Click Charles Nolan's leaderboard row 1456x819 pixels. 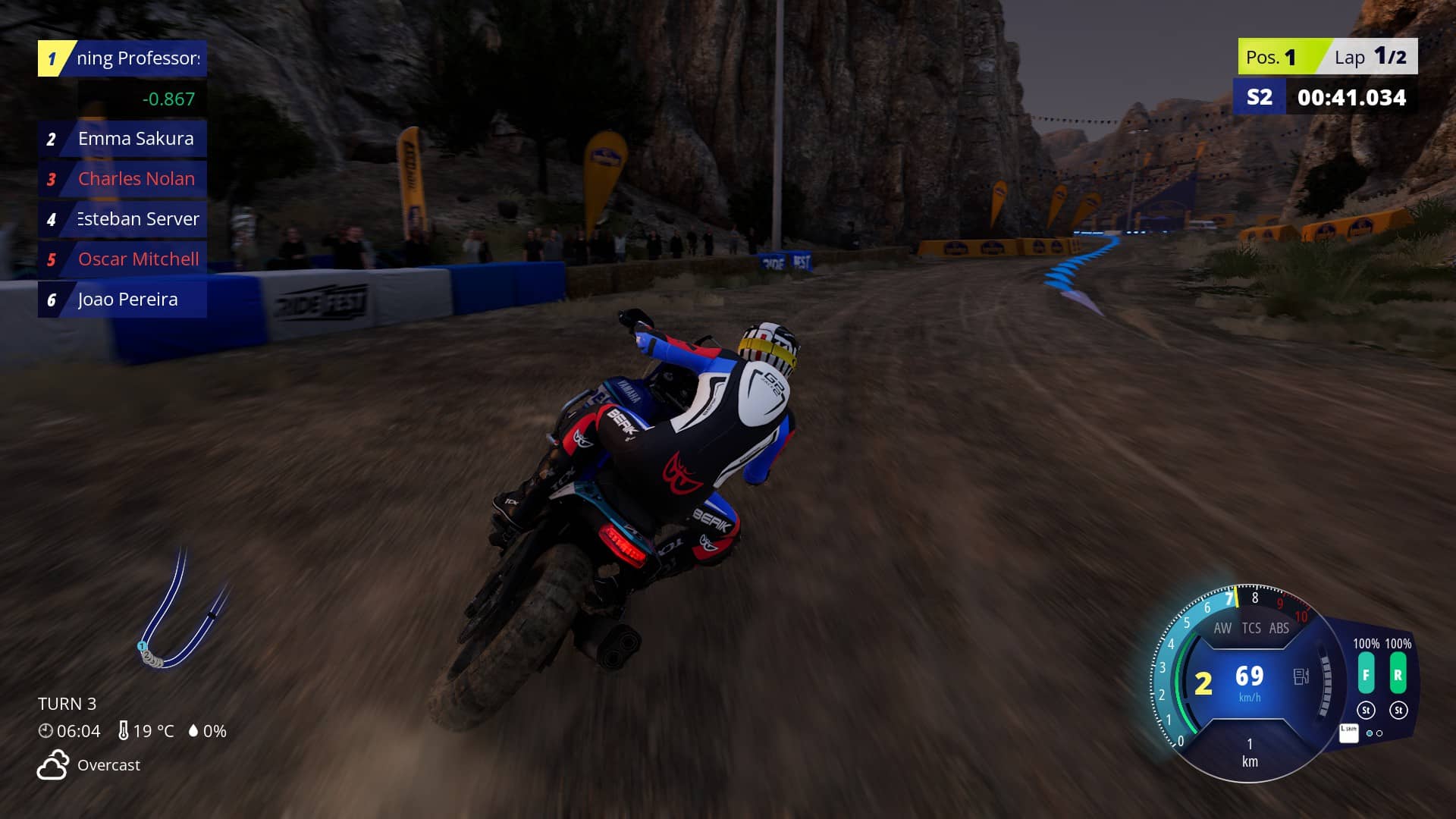pos(122,179)
